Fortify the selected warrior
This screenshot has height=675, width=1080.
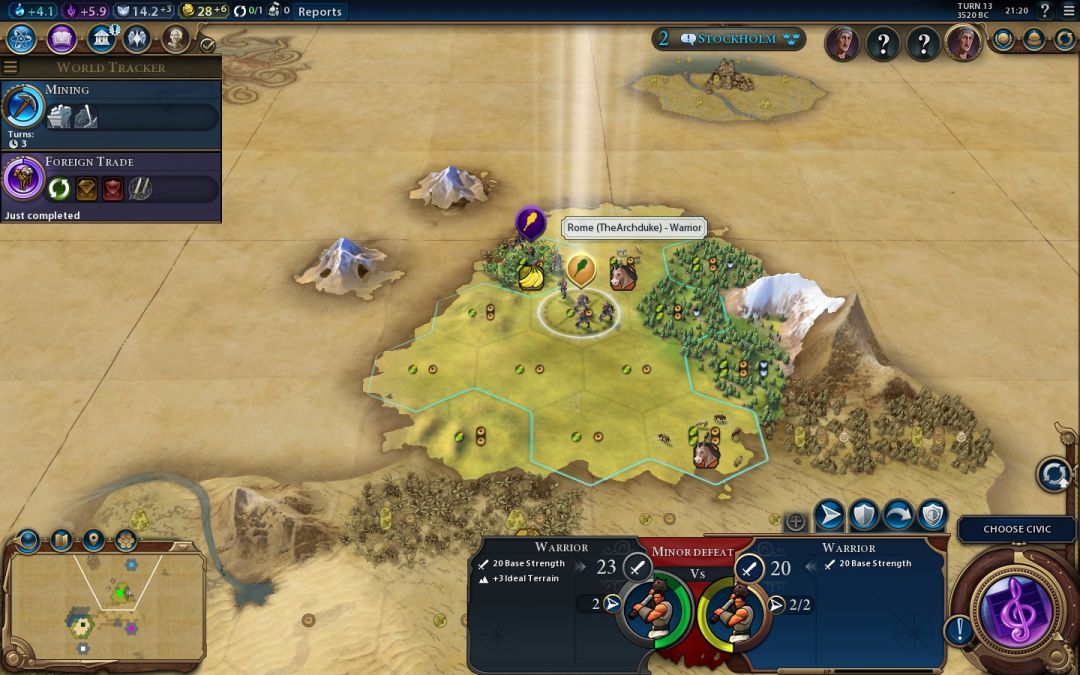coord(864,515)
